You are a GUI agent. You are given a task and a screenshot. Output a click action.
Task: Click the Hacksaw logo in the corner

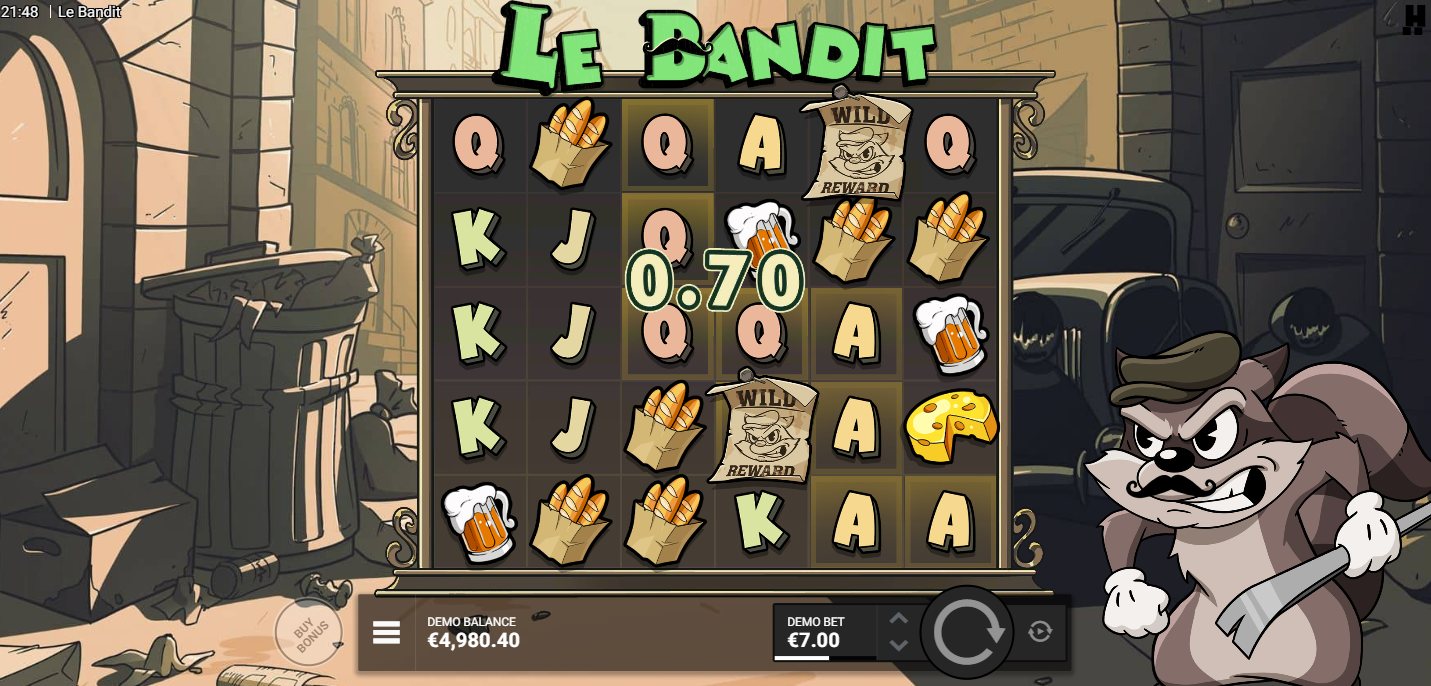(1413, 19)
